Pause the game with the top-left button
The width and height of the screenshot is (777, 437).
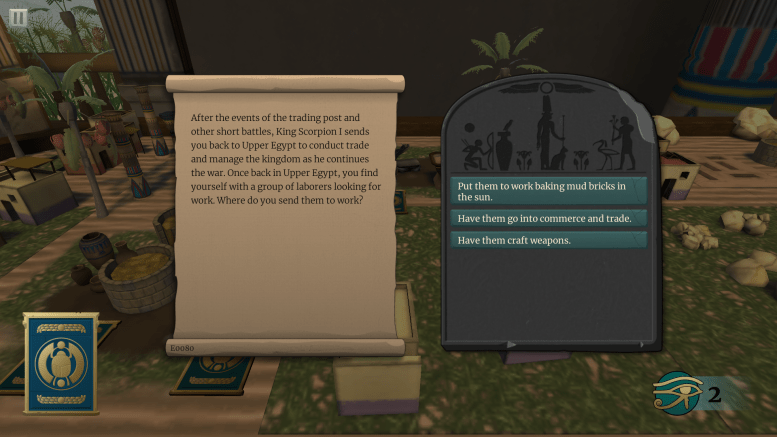point(18,17)
